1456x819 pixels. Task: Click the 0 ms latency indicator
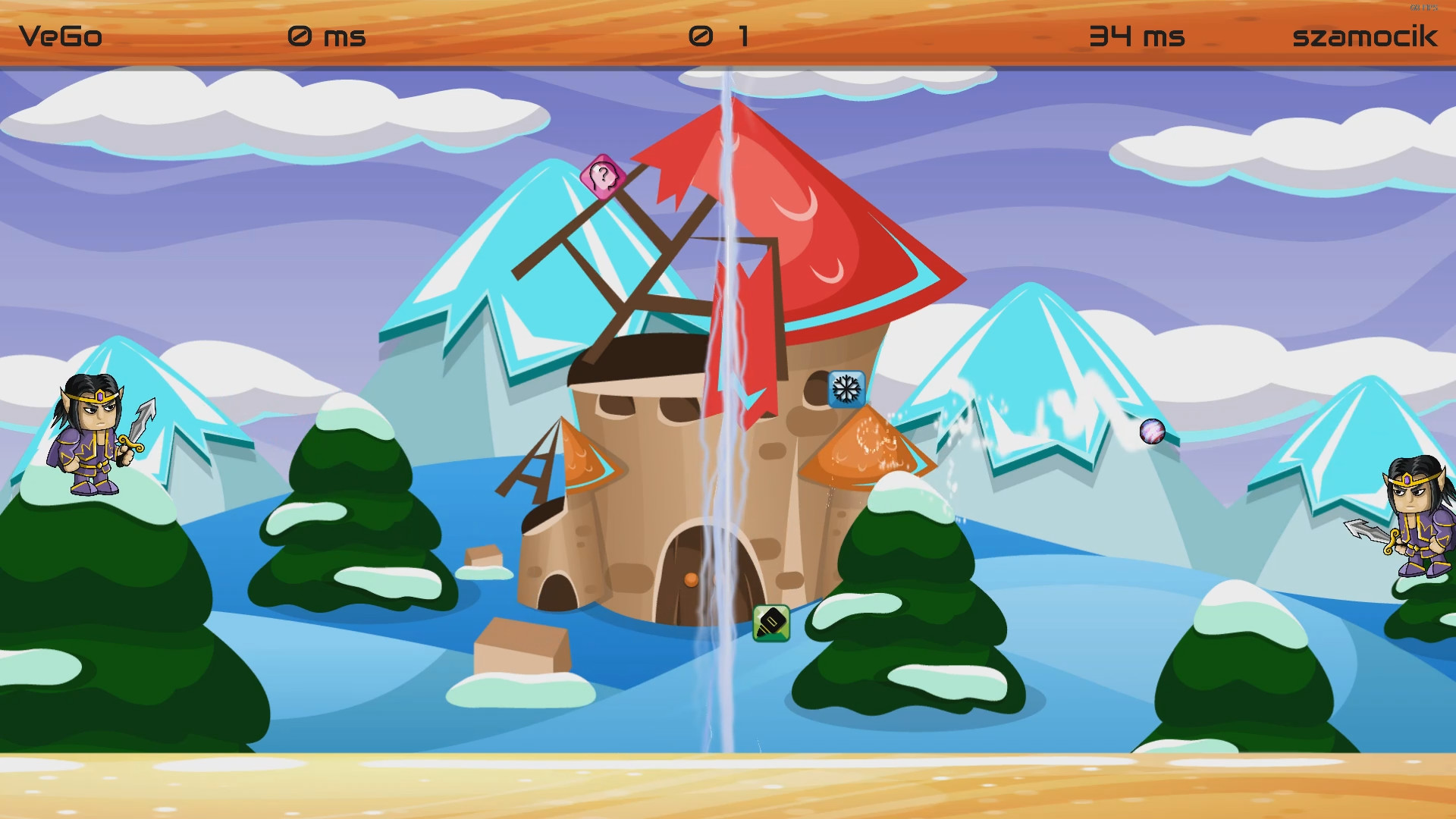[326, 36]
